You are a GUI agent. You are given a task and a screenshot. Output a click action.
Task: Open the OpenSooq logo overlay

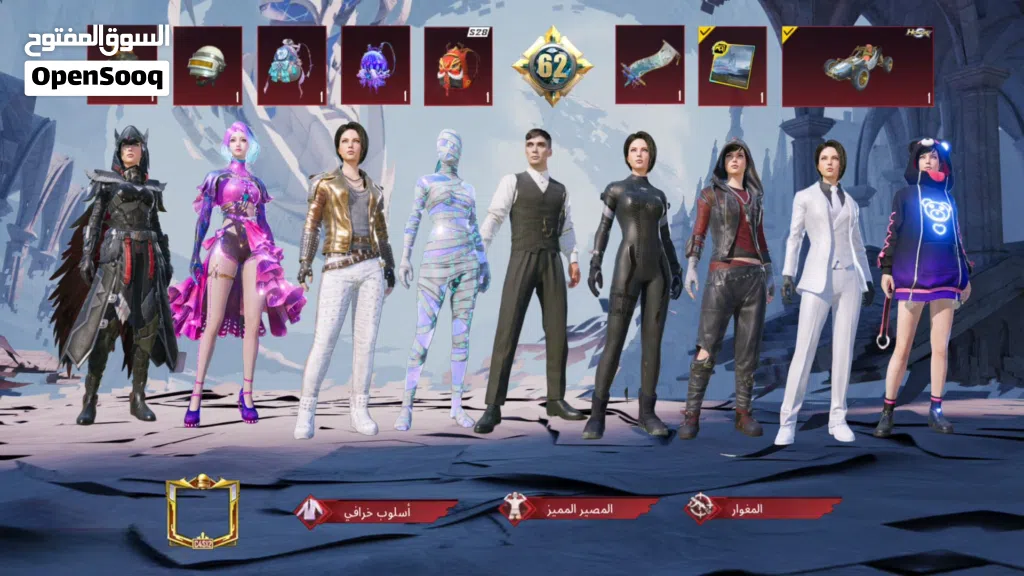[x=97, y=61]
